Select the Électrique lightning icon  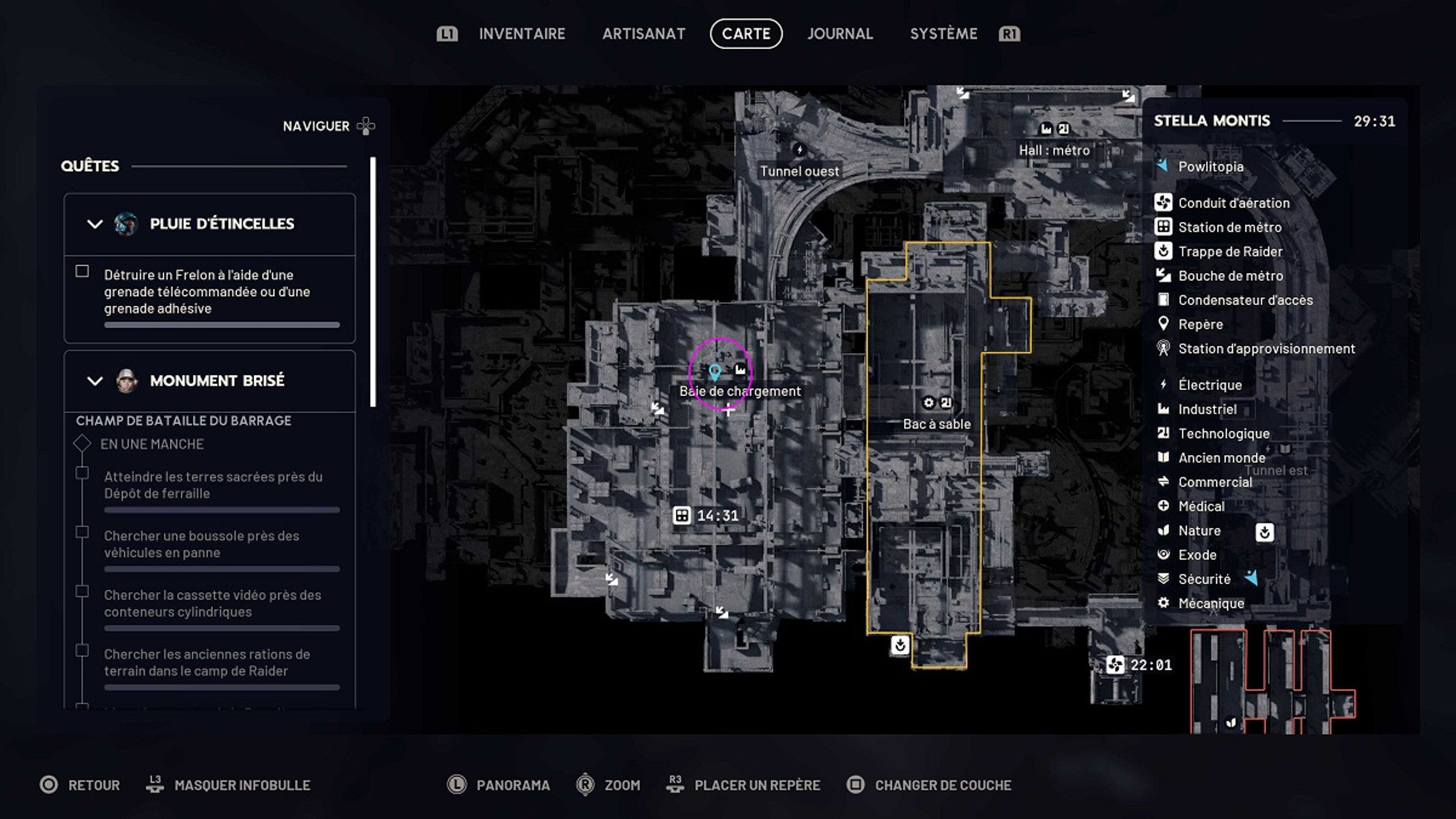point(1164,385)
